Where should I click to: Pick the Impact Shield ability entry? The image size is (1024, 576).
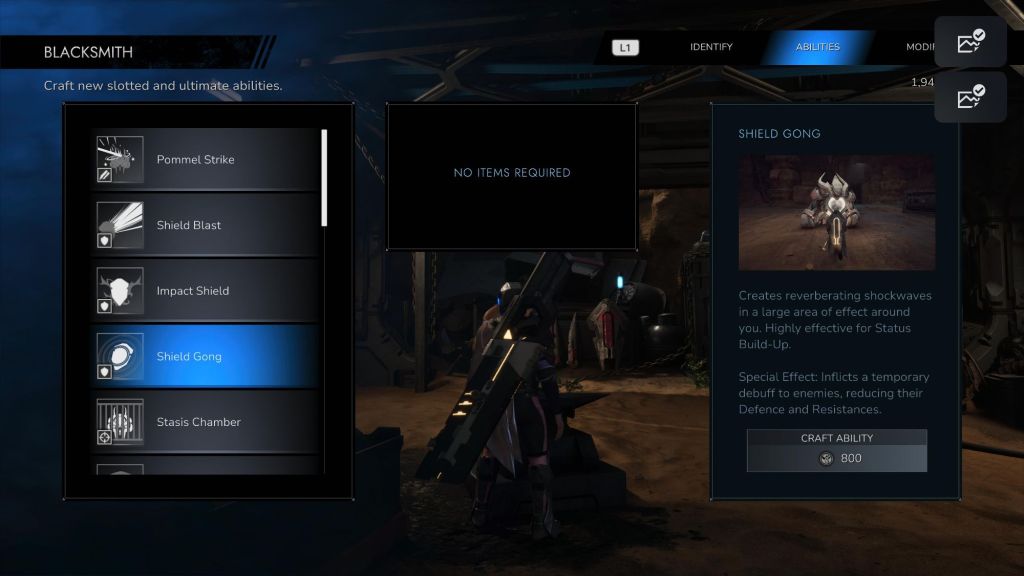[205, 291]
